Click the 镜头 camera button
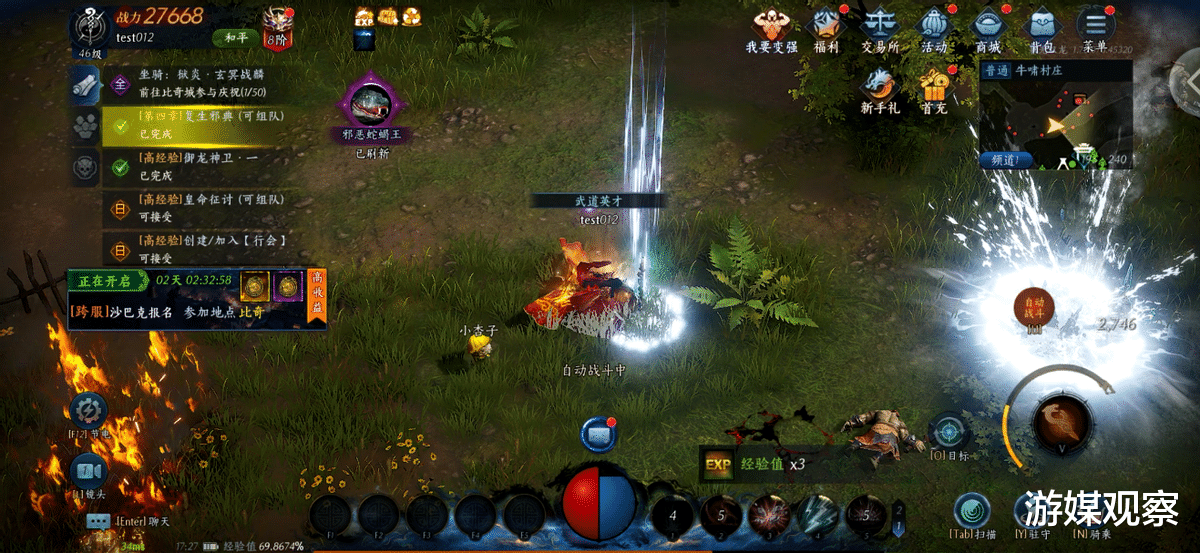The height and width of the screenshot is (553, 1200). (88, 472)
